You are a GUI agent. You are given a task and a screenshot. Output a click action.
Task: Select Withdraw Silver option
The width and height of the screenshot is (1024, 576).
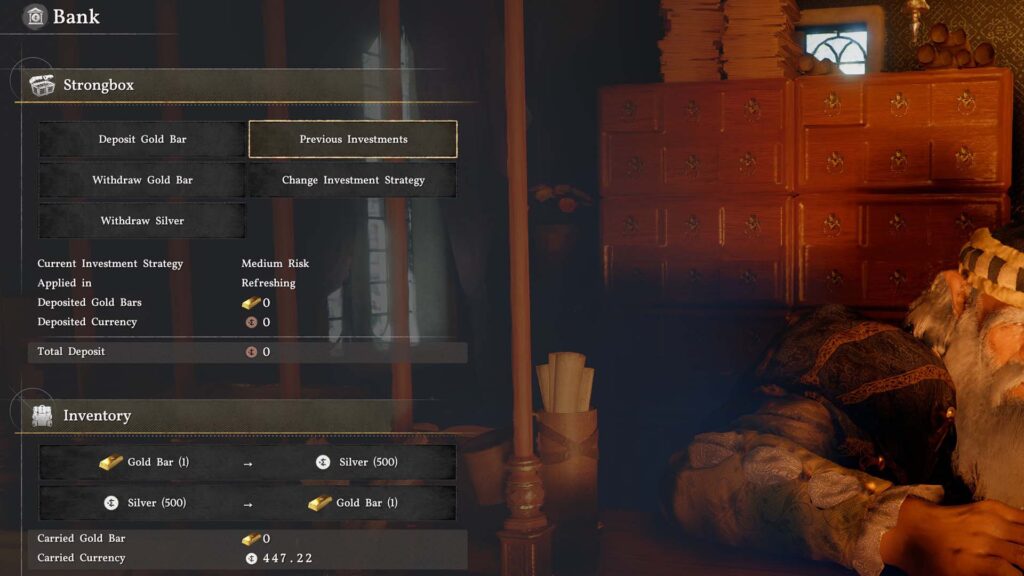(x=142, y=221)
